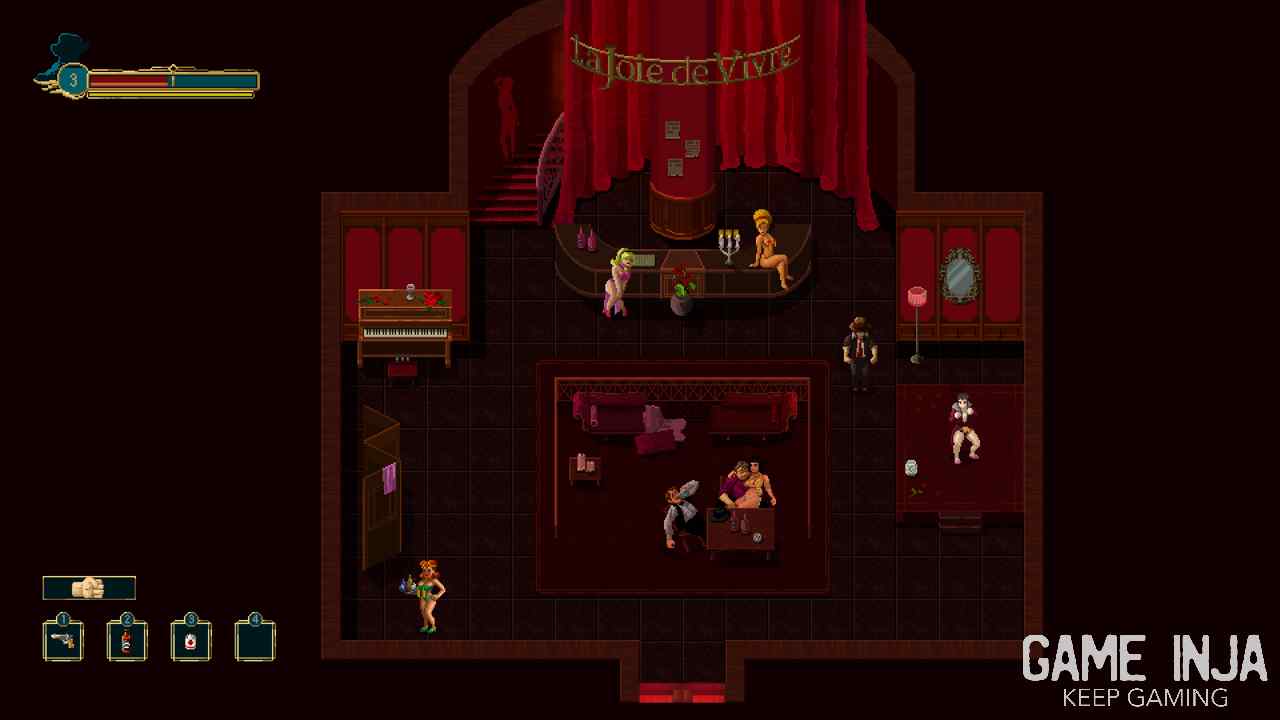Select the red-and-white item in slot 3

[x=191, y=641]
